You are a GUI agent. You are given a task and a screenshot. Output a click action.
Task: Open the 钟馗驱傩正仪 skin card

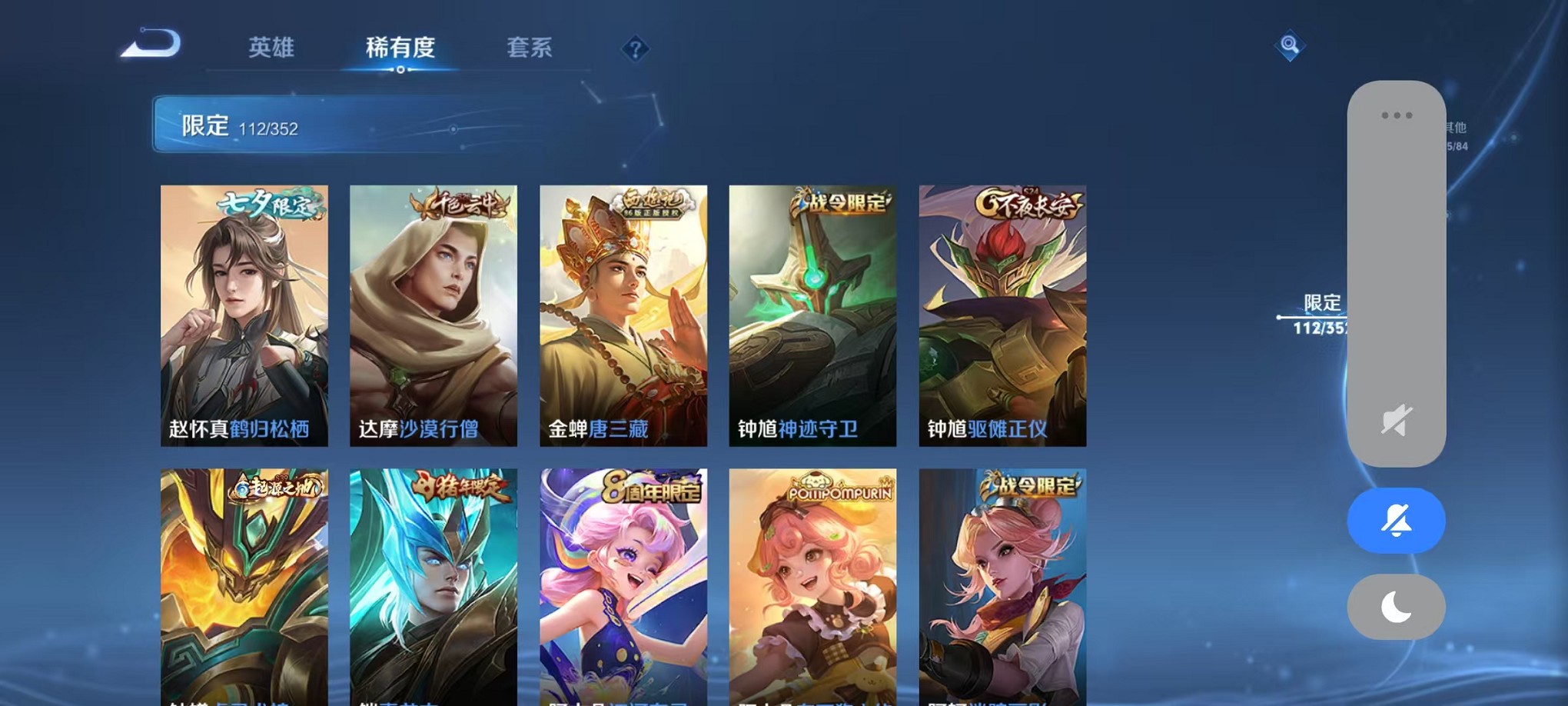coord(1004,315)
